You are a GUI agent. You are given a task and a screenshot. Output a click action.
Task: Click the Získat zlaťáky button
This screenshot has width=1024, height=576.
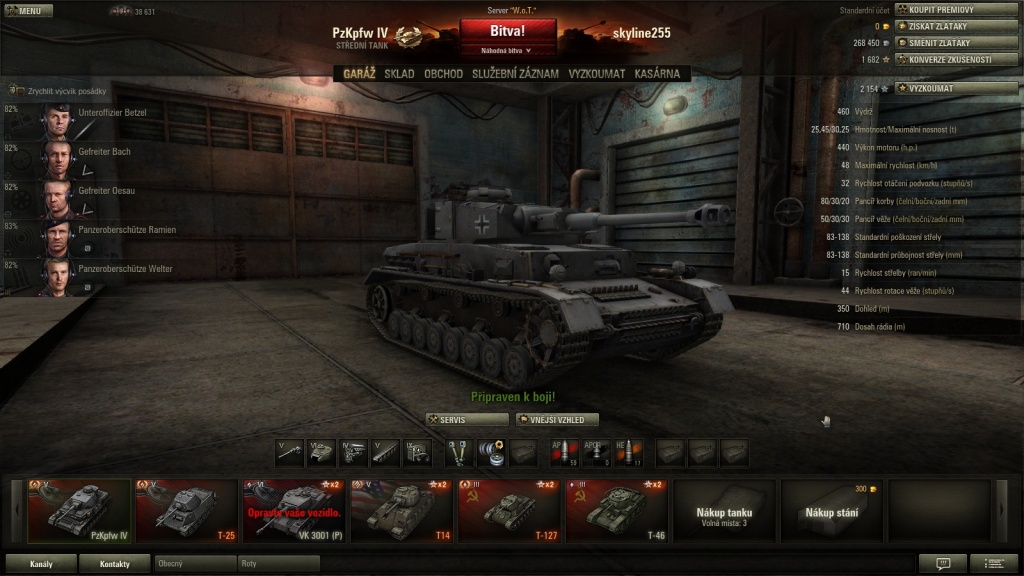tap(956, 26)
